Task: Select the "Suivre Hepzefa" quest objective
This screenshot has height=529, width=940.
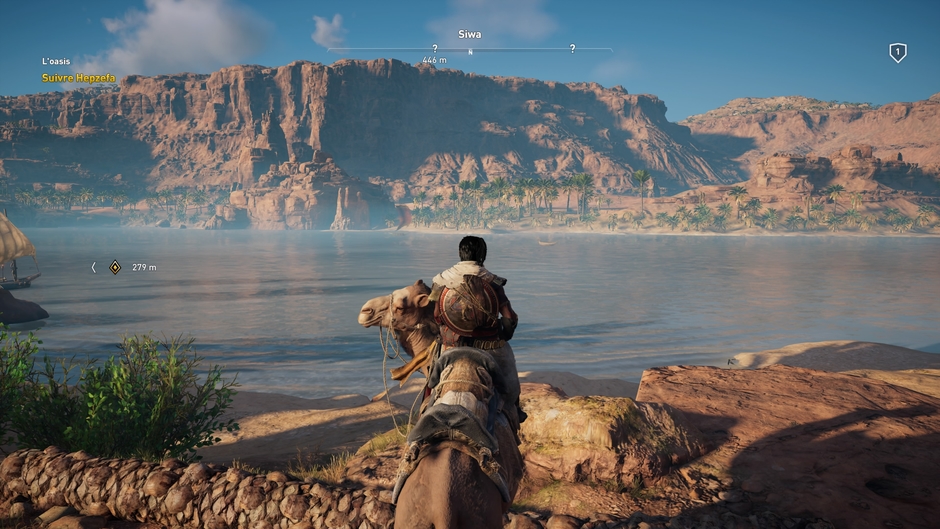Action: point(78,78)
